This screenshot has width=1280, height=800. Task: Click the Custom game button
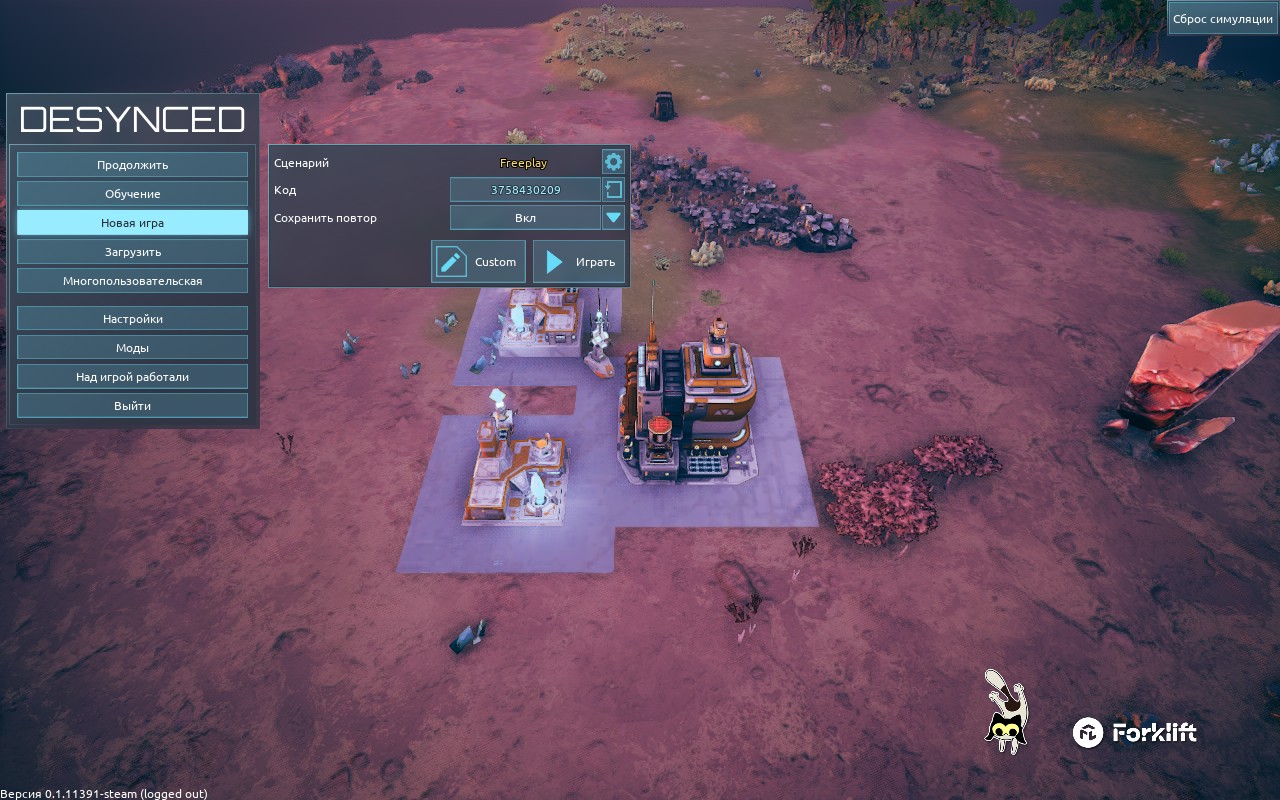[478, 262]
